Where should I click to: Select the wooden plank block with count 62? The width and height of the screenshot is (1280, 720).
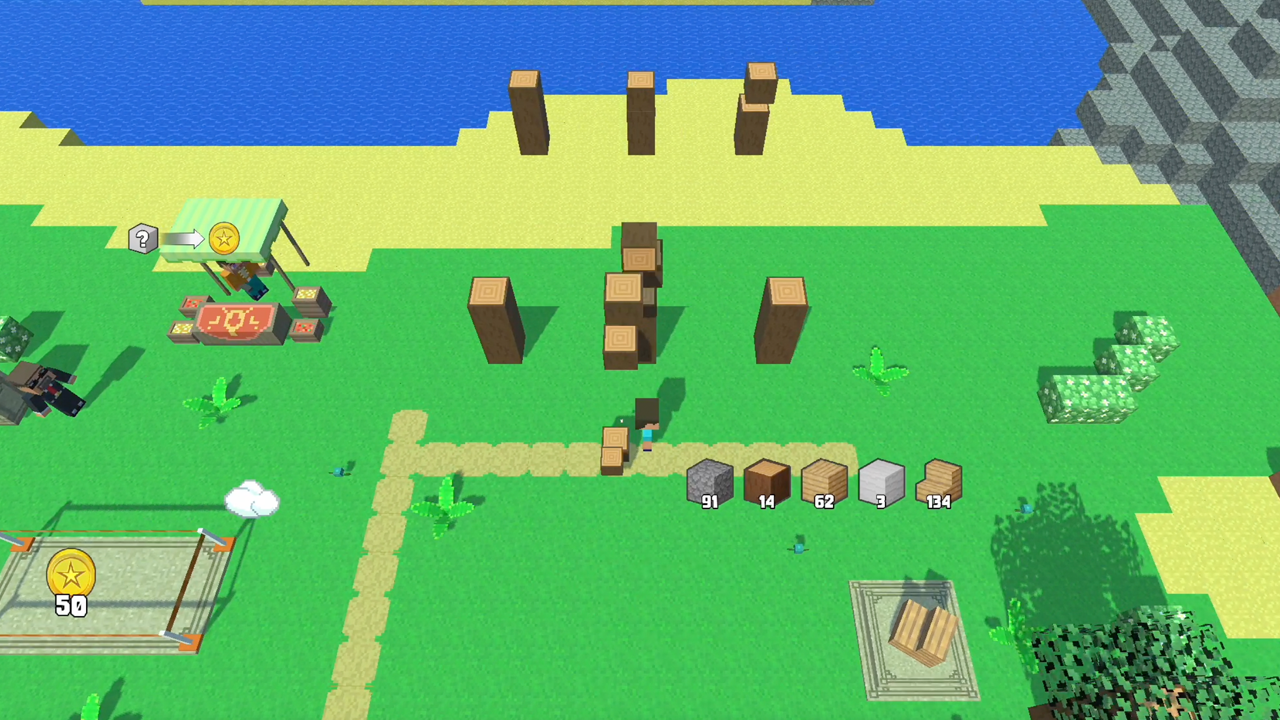(824, 483)
